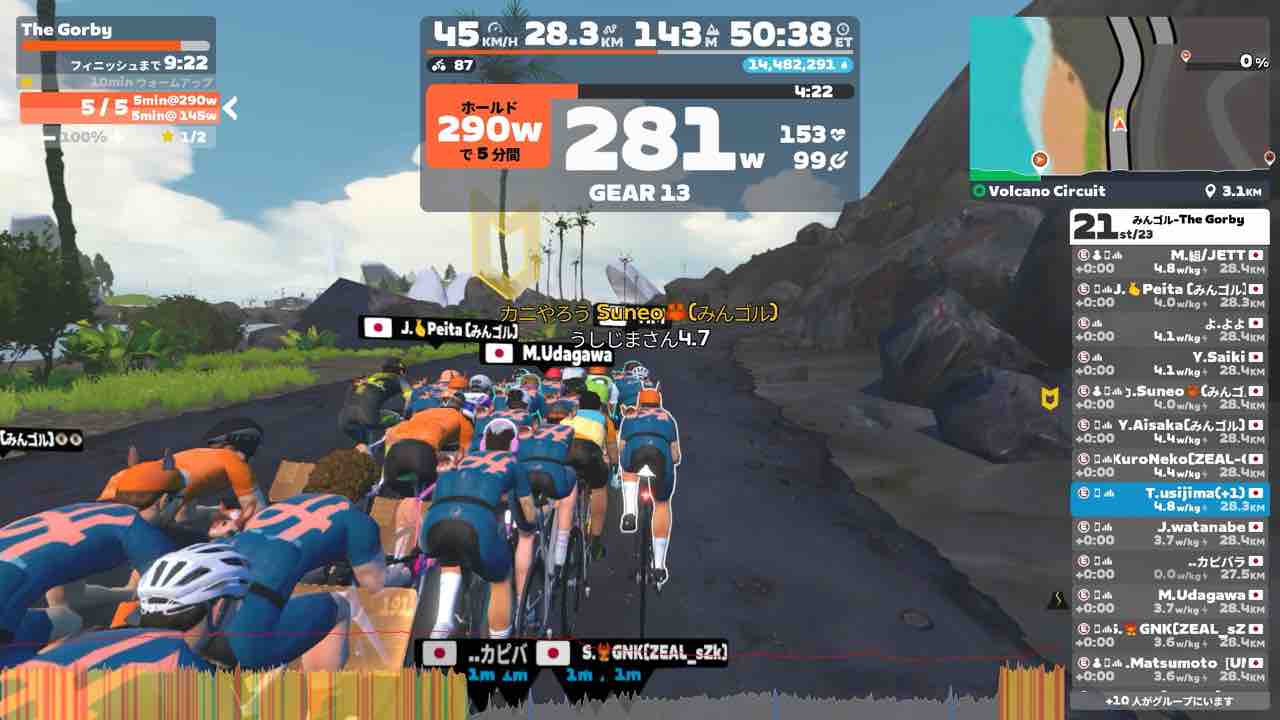Select J.watanabe row in riders list
This screenshot has height=720, width=1280.
click(x=1169, y=533)
